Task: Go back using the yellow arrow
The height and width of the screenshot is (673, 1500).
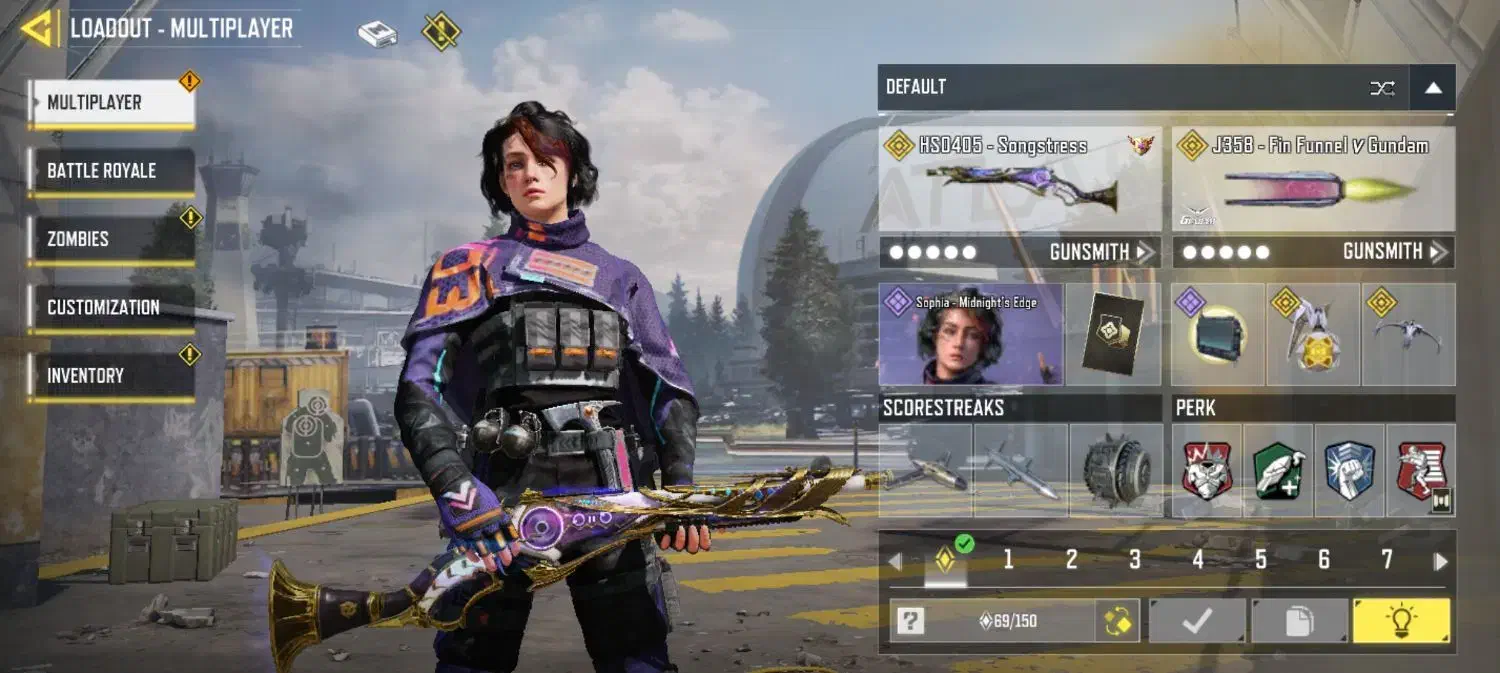Action: pos(38,29)
